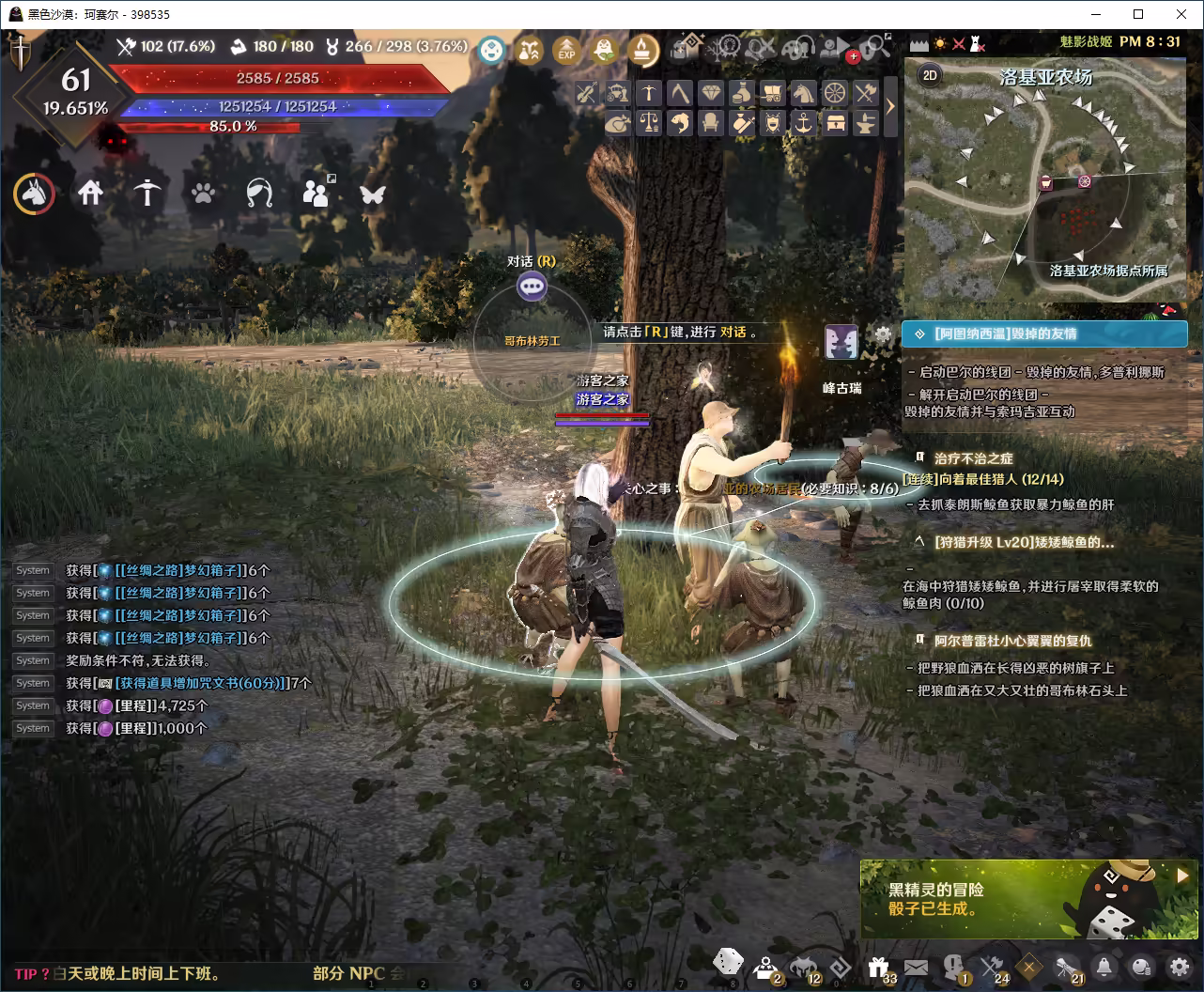Click the house residence icon

pos(90,194)
